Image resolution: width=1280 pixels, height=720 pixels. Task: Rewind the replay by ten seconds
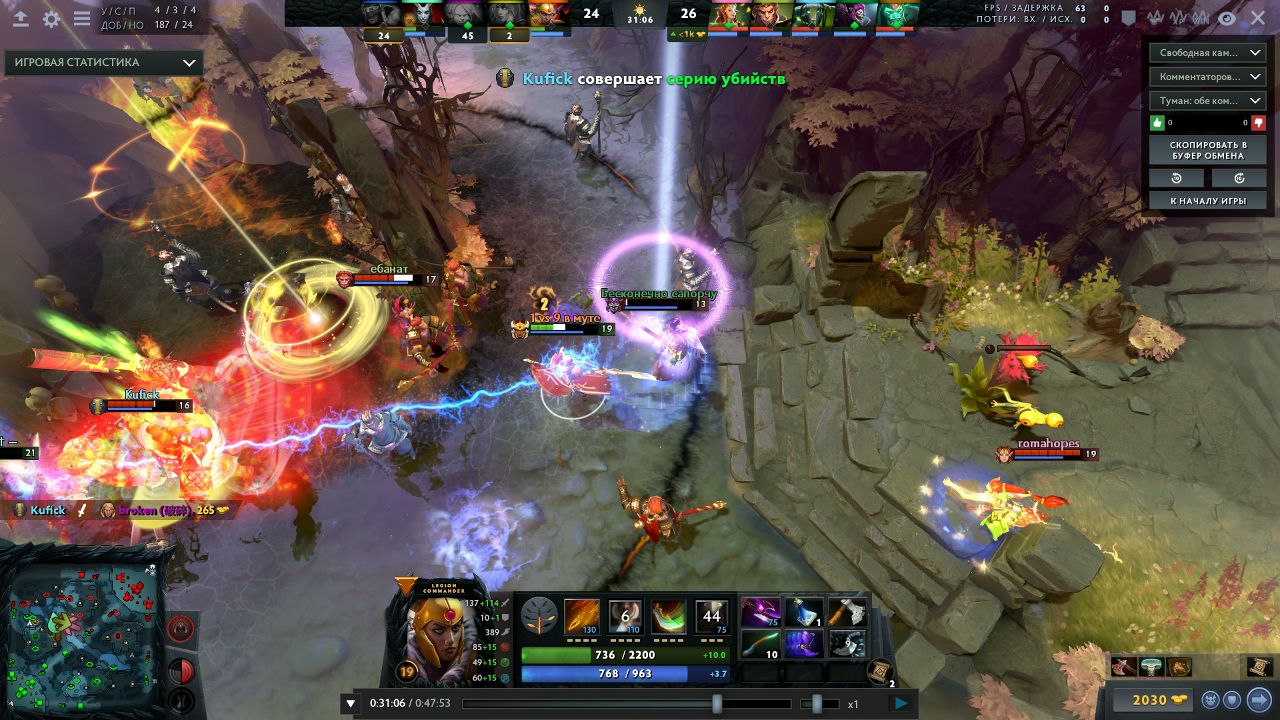point(1177,178)
